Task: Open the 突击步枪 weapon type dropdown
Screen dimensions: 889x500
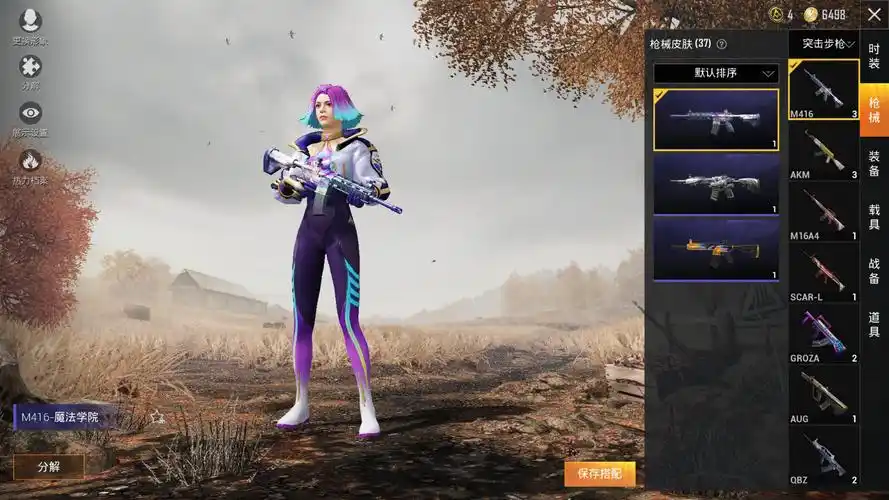Action: pyautogui.click(x=823, y=44)
